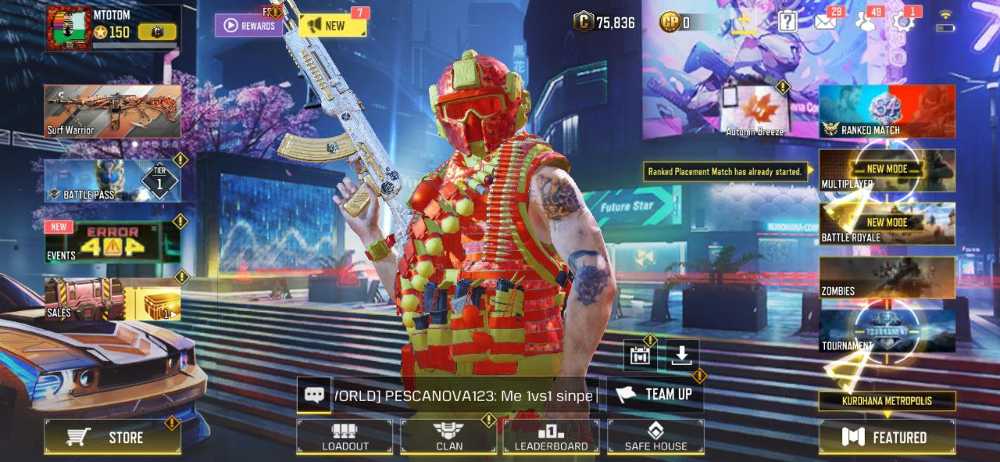Screen dimensions: 1000x462
Task: Enter the Safe House
Action: 655,437
